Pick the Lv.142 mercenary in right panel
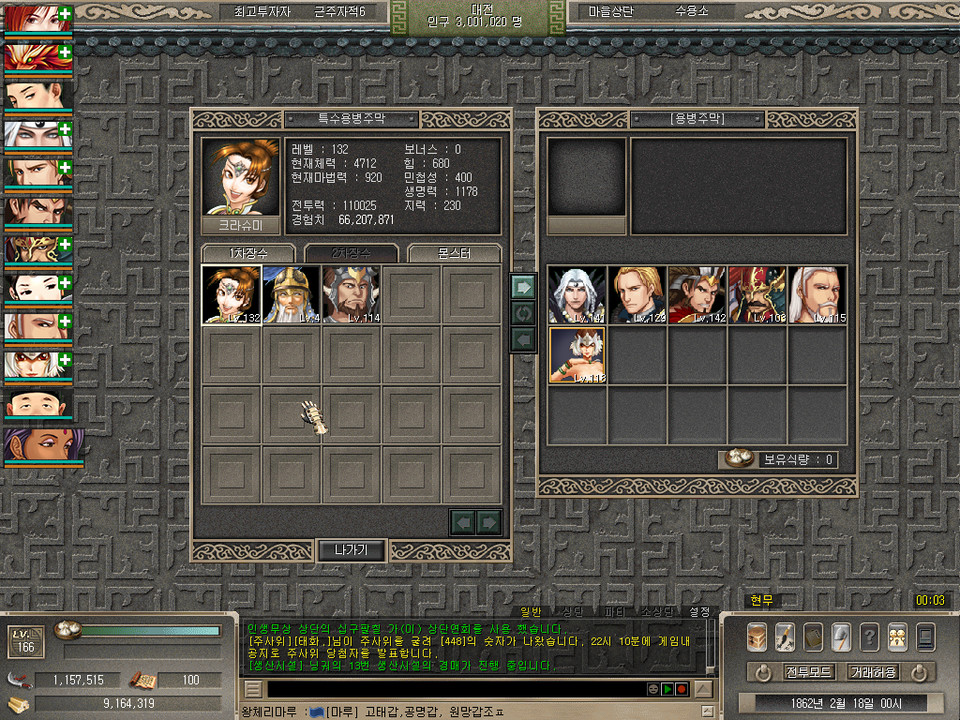The width and height of the screenshot is (960, 720). (697, 295)
